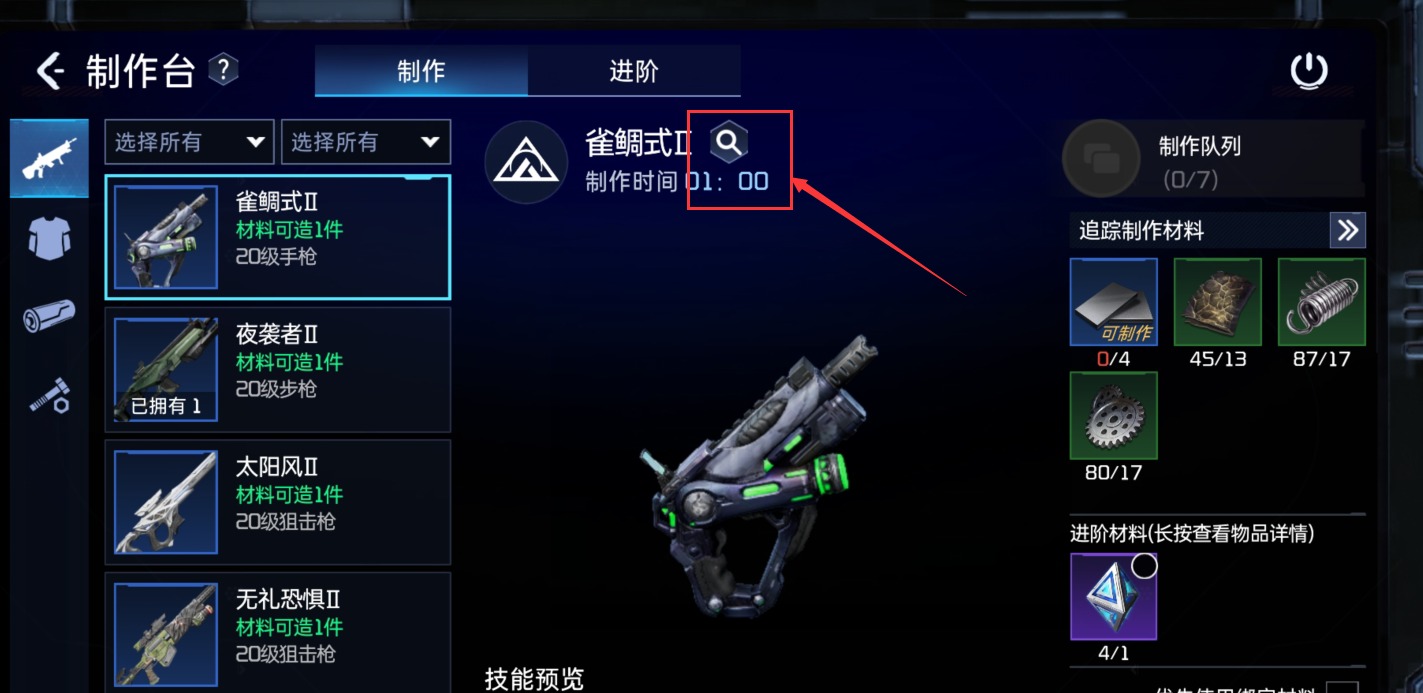Screen dimensions: 1423x693
Task: Choose the 无礼恐惧Ⅱ sniper recipe
Action: pos(277,630)
